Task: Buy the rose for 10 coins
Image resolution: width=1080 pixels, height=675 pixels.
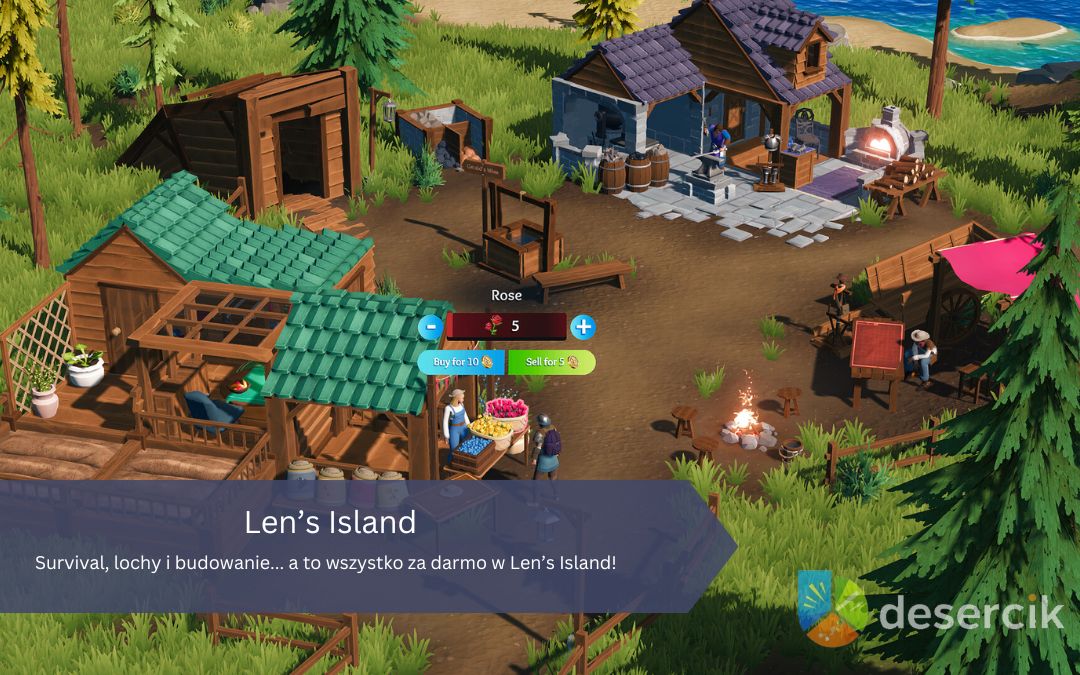Action: pyautogui.click(x=461, y=362)
